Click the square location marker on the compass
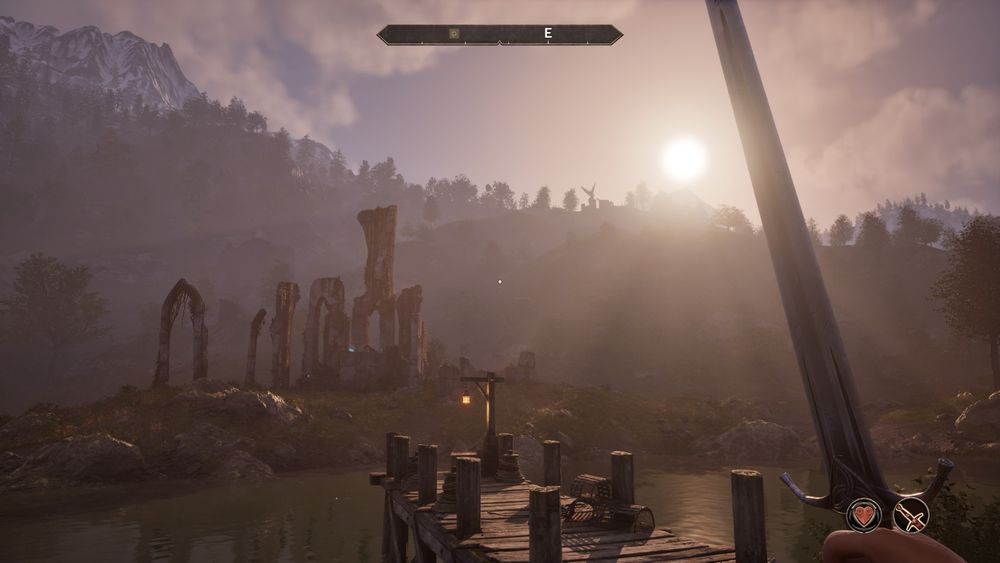 pyautogui.click(x=454, y=34)
